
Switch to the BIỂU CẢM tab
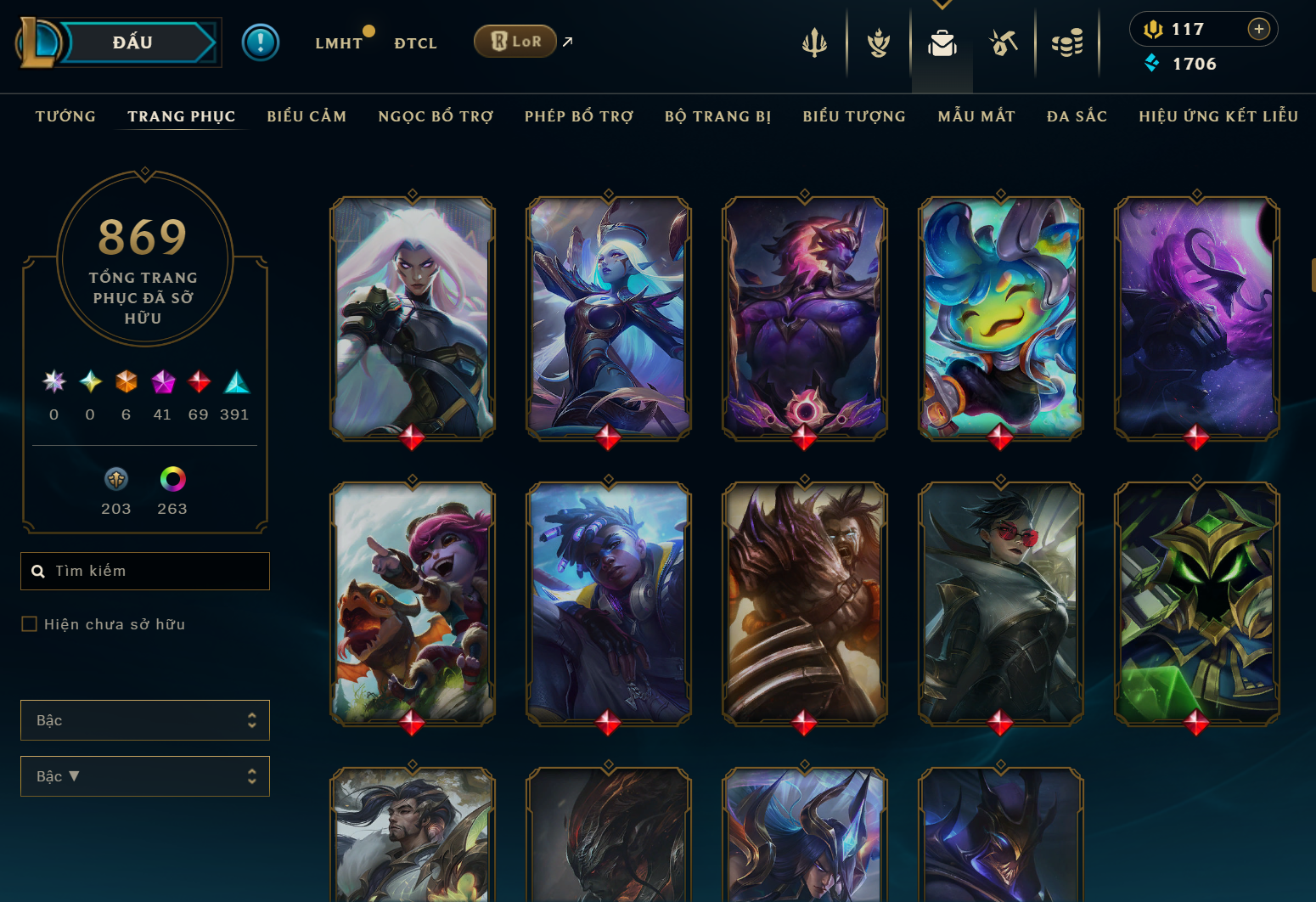pyautogui.click(x=307, y=116)
